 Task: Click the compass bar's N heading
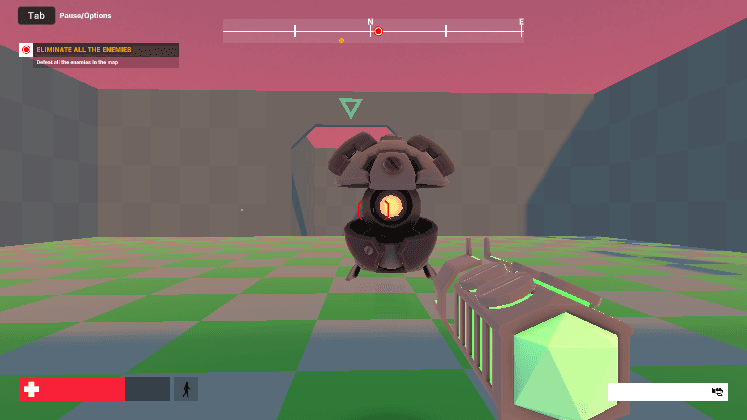[370, 21]
